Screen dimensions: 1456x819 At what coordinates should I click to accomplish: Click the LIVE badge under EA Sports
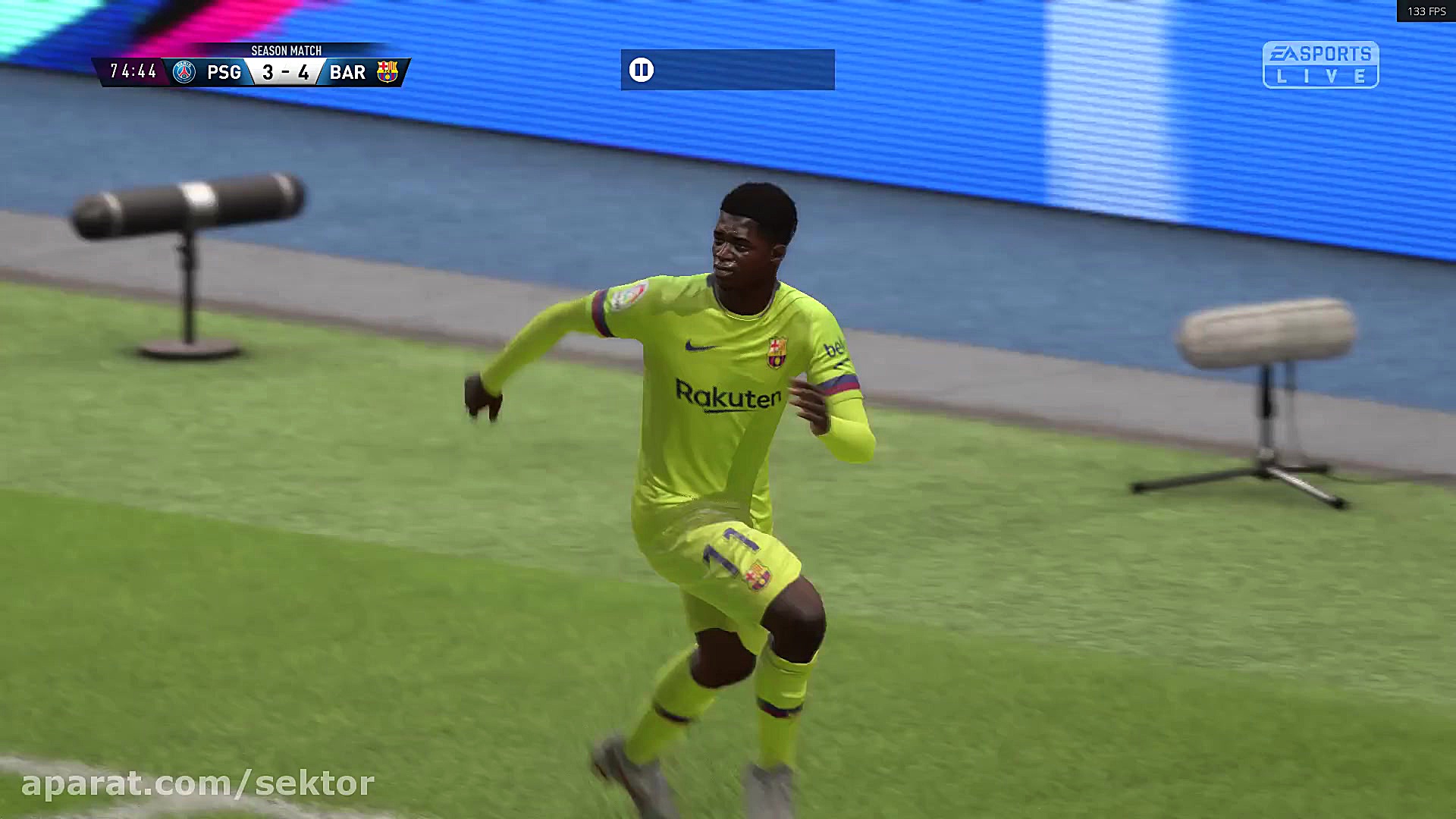[x=1321, y=76]
